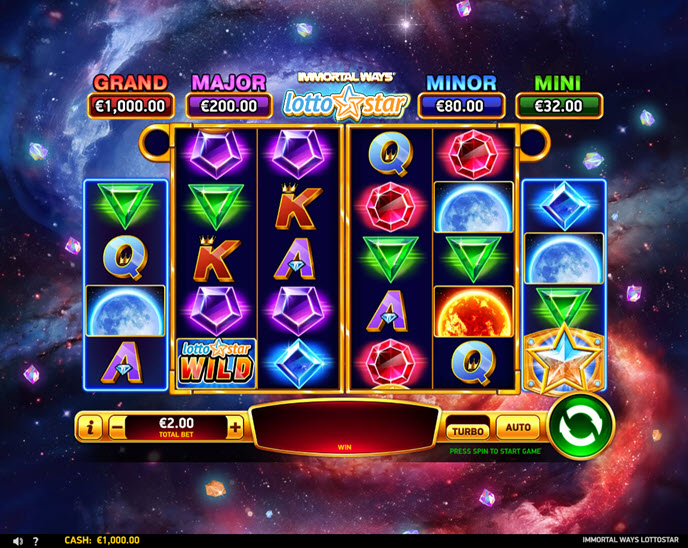Open help via the question mark icon
Image resolution: width=688 pixels, height=548 pixels.
click(36, 541)
